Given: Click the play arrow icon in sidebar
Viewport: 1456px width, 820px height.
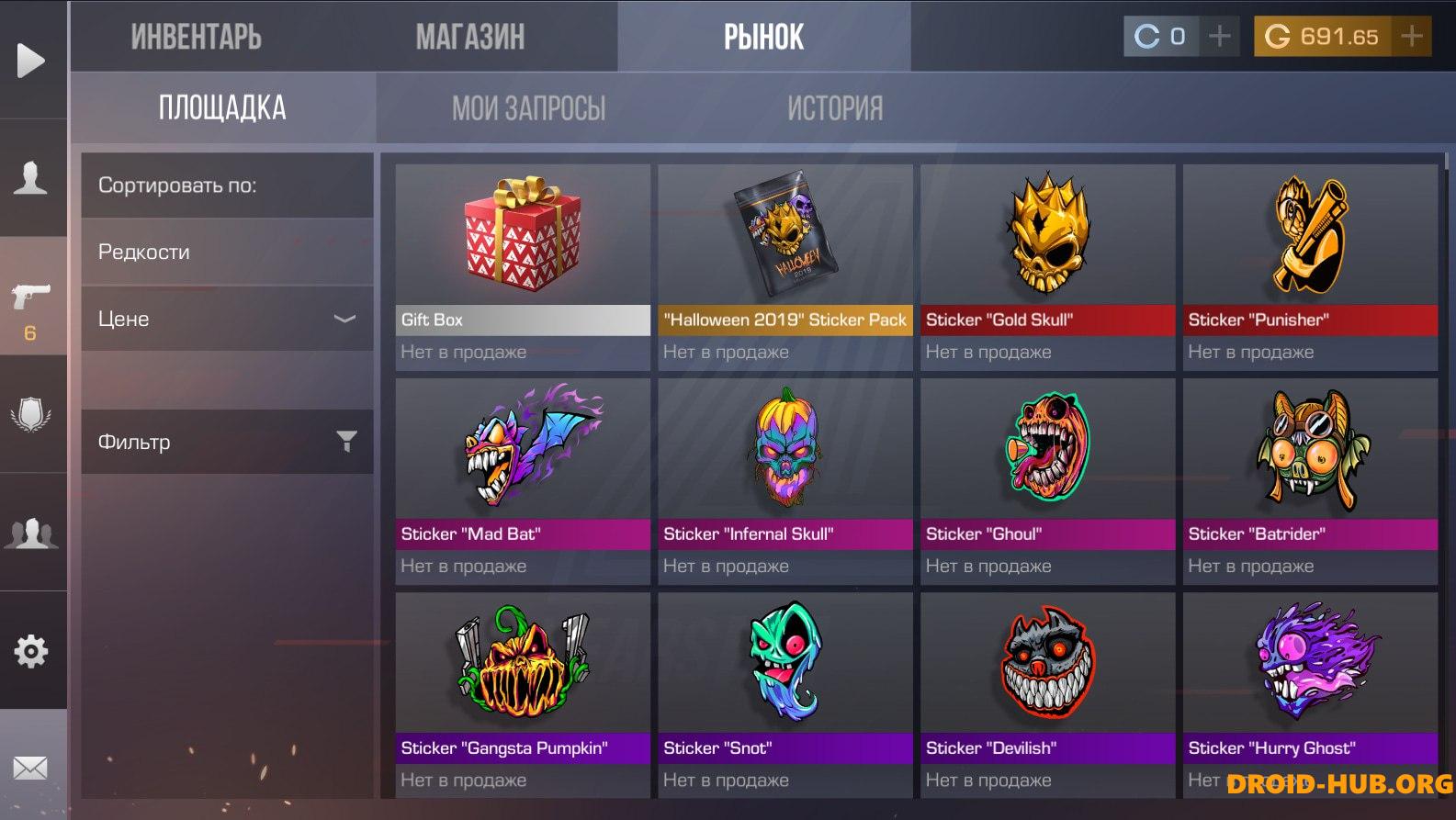Looking at the screenshot, I should point(31,61).
